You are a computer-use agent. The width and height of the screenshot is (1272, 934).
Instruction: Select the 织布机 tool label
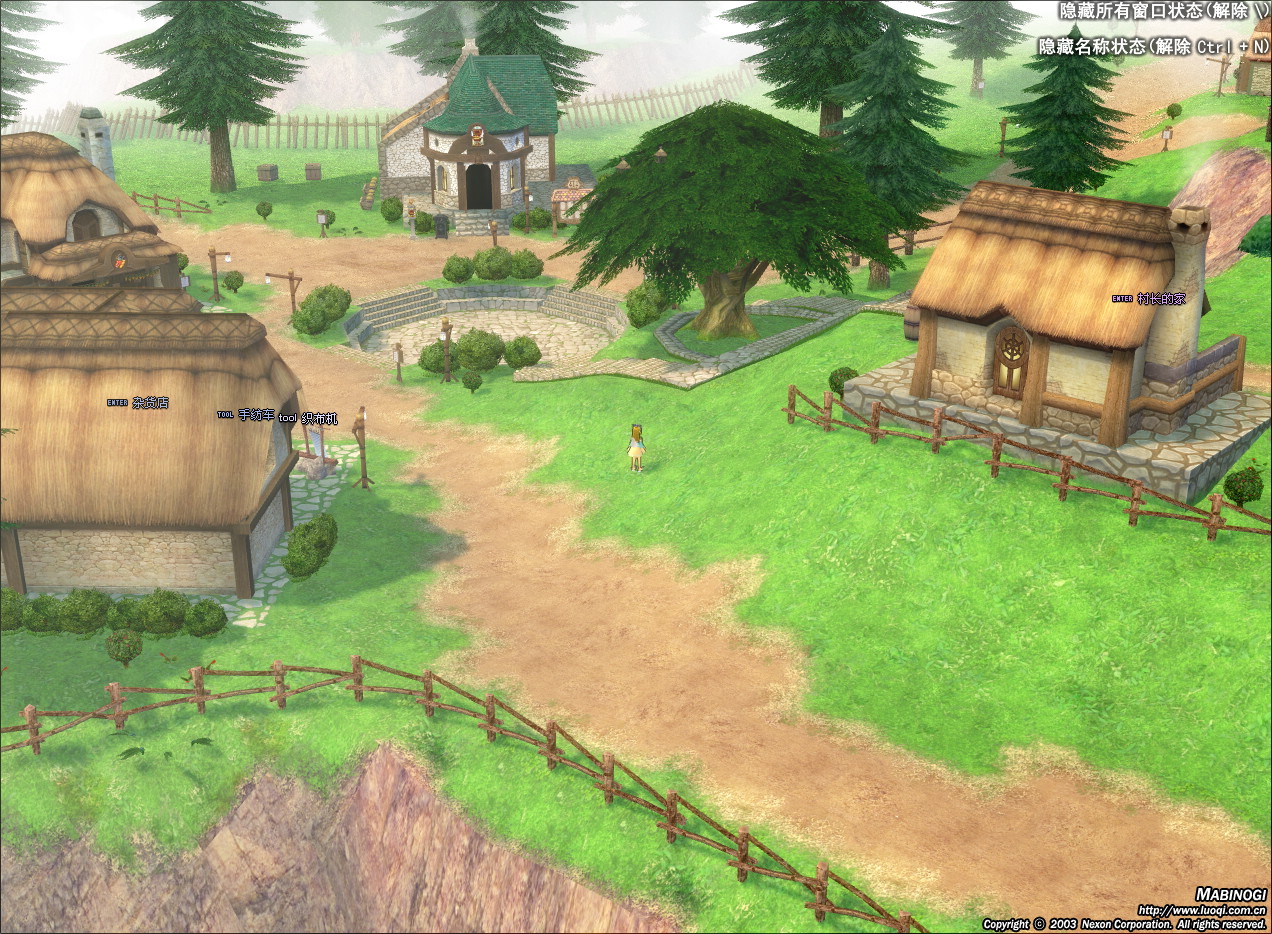[319, 419]
